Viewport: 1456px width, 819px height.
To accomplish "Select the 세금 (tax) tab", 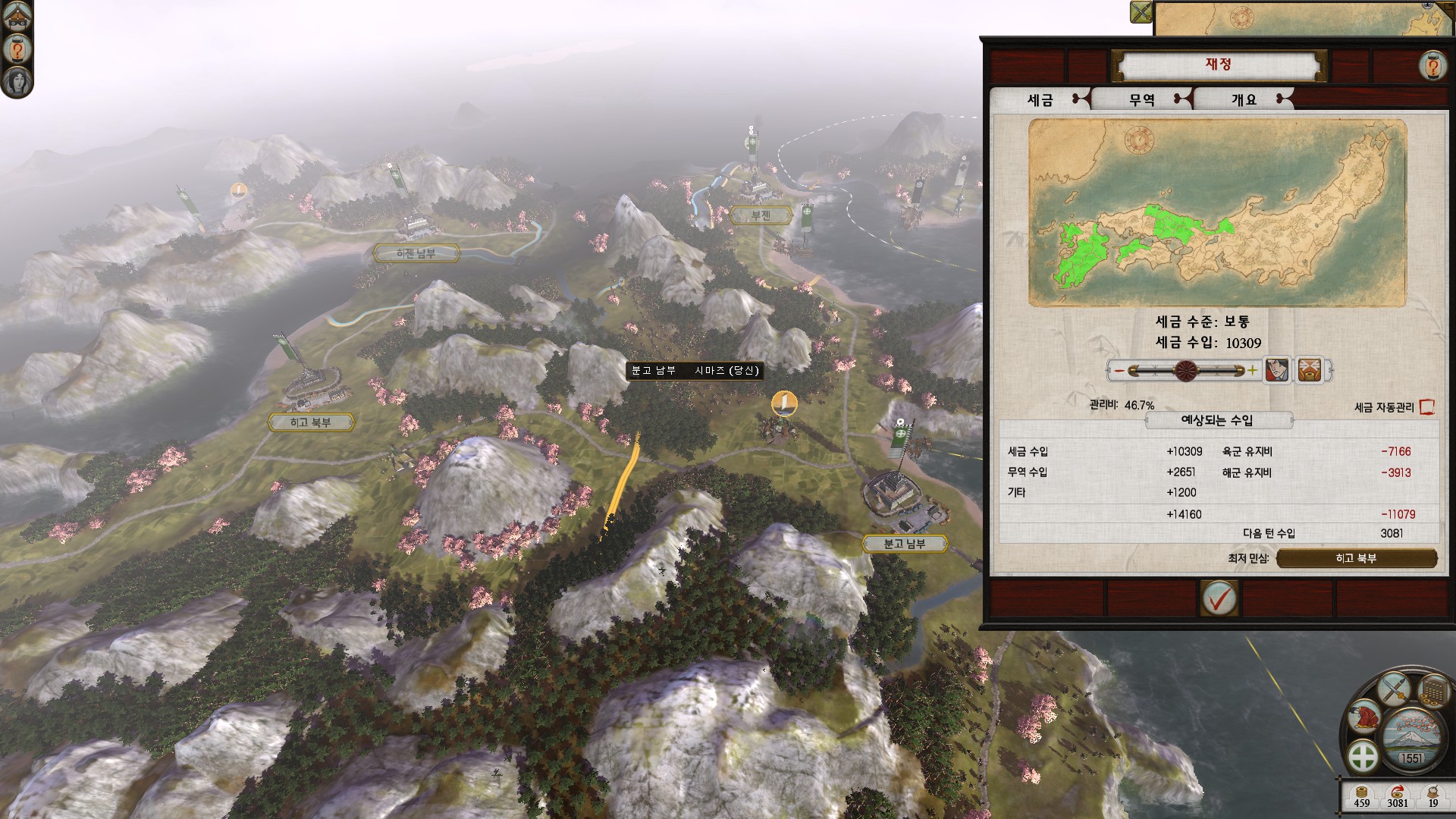I will coord(1040,99).
